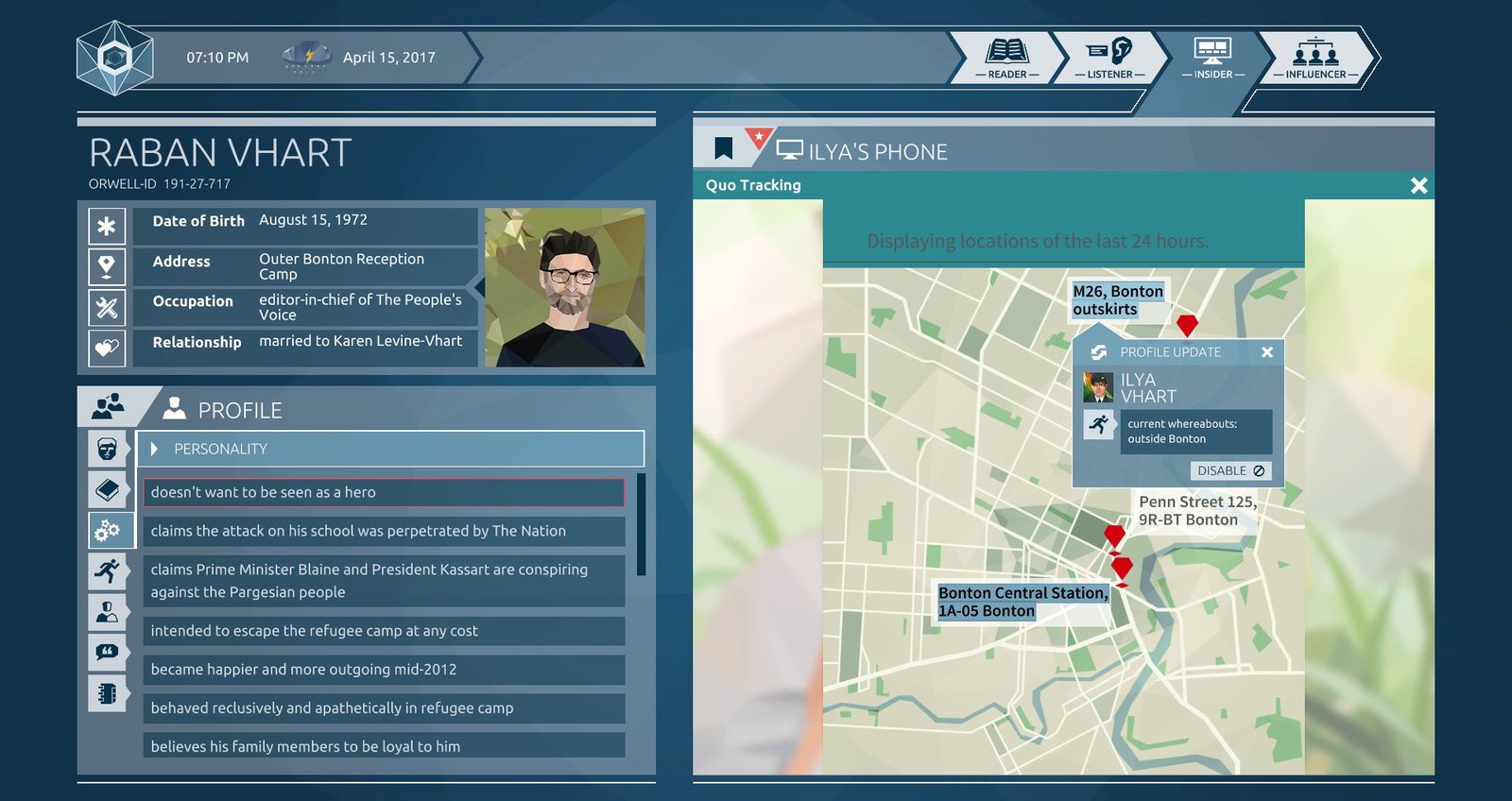1512x801 pixels.
Task: Toggle the red star alert flag
Action: coord(759,138)
